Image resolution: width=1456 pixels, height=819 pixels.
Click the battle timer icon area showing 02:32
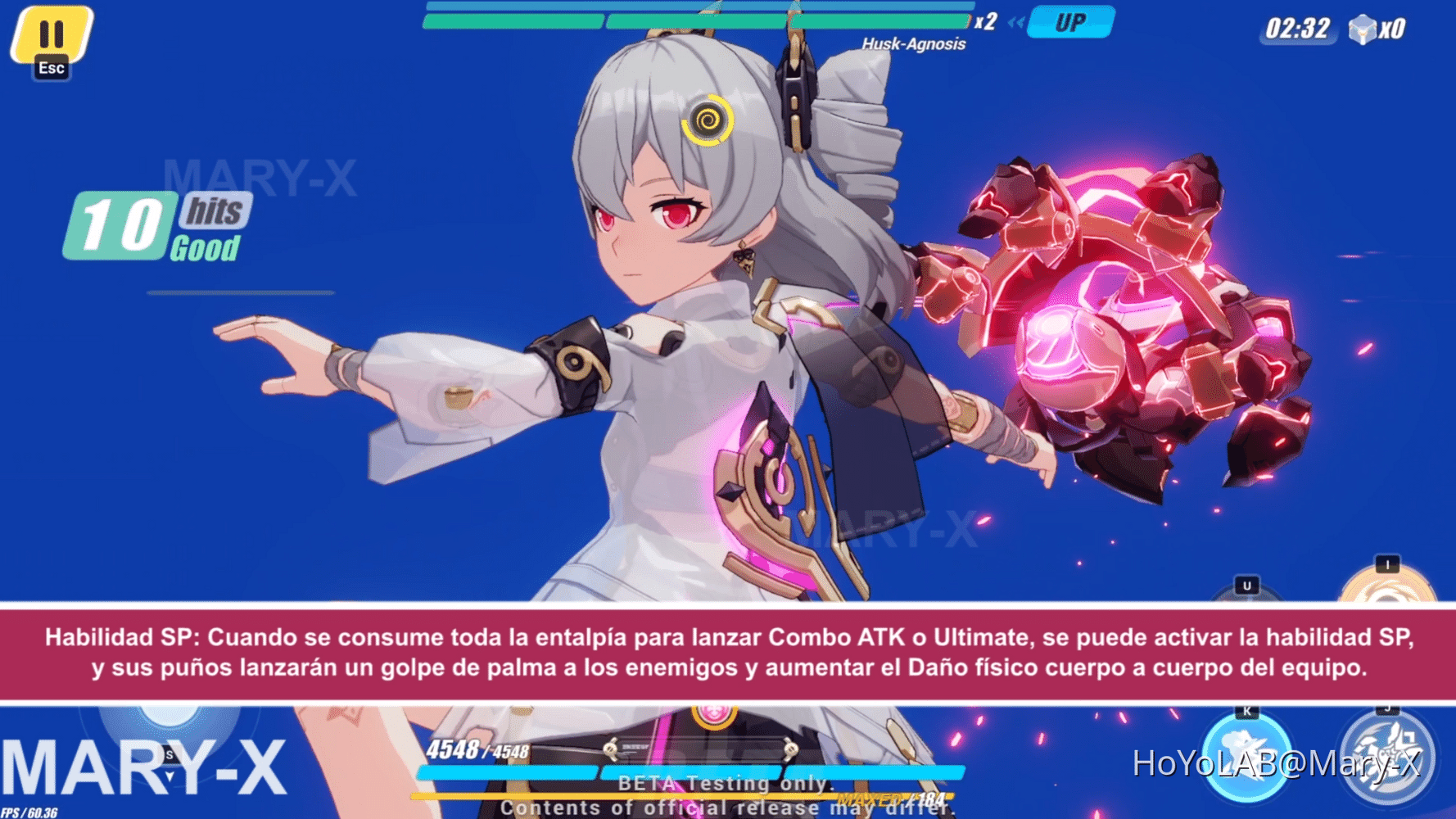click(x=1298, y=26)
